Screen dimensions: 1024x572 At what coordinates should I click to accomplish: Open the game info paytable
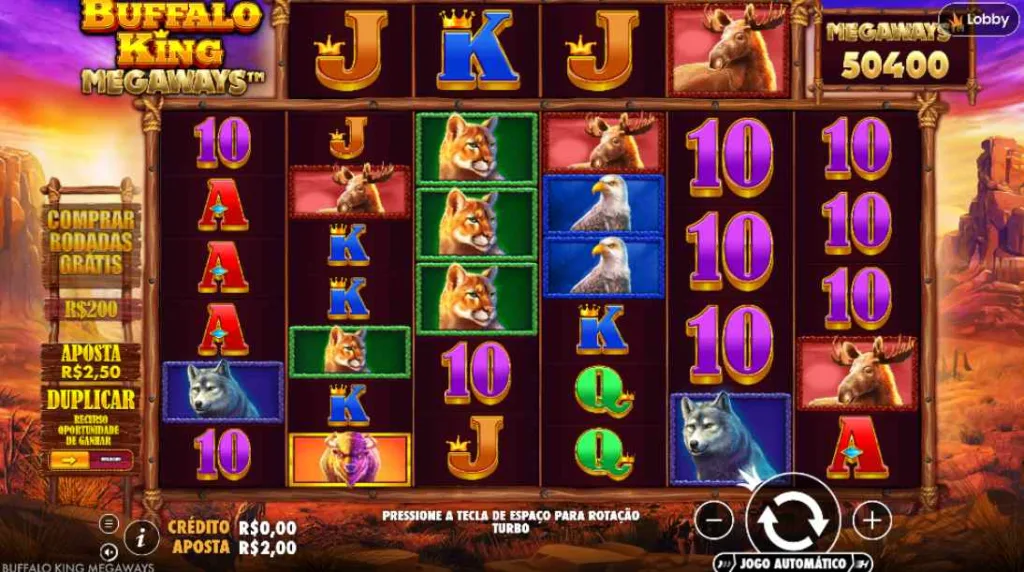(141, 537)
